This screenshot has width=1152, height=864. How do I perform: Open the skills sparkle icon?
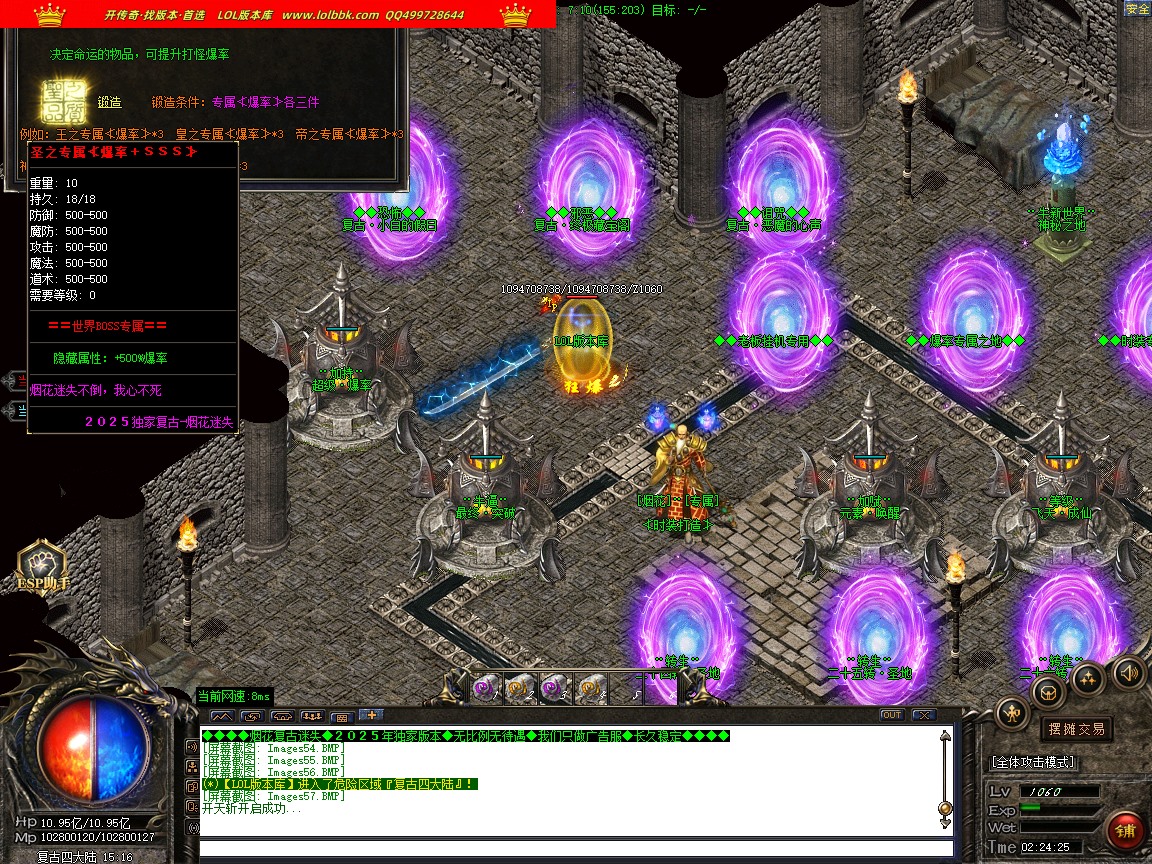click(1088, 678)
